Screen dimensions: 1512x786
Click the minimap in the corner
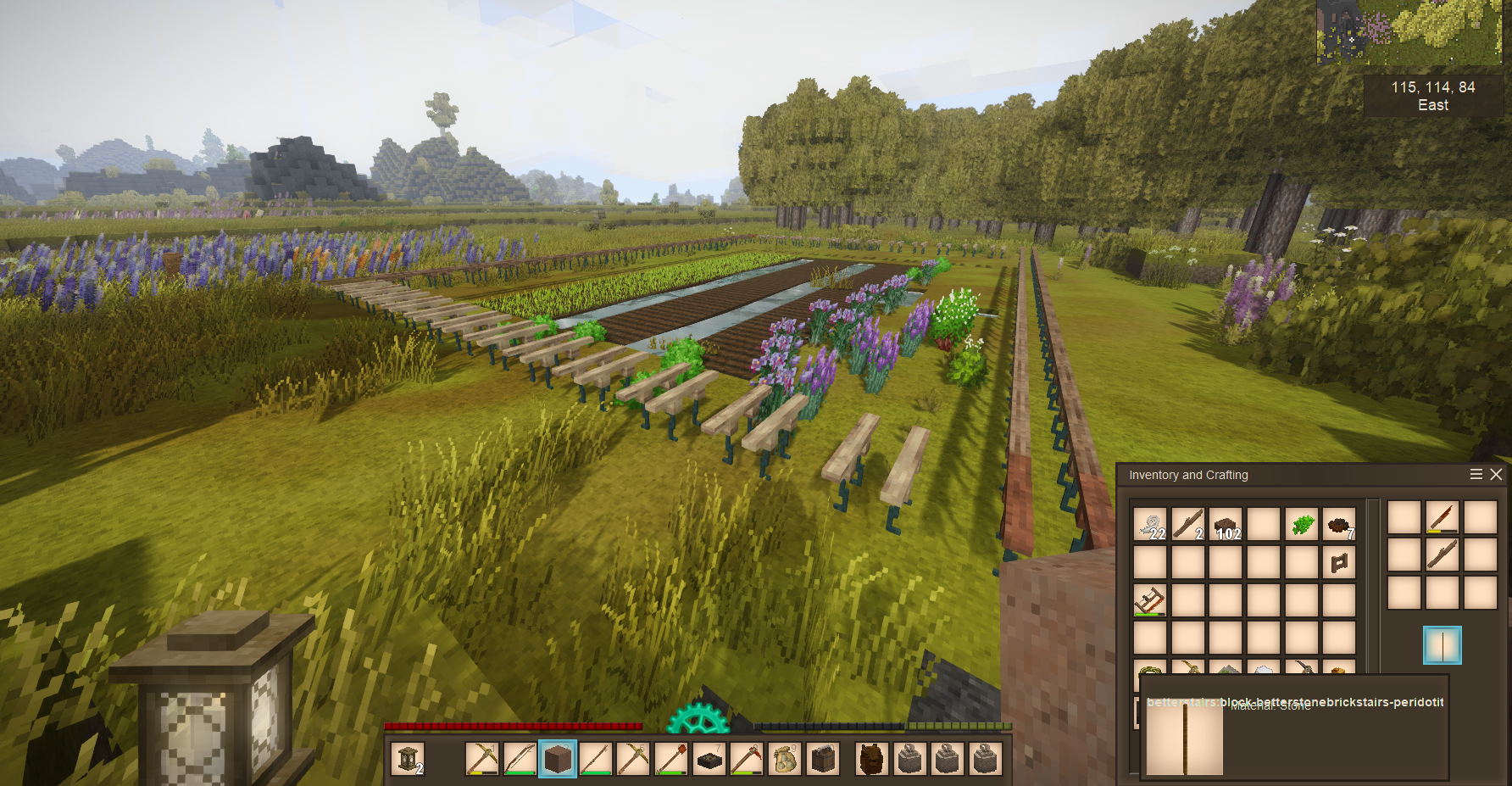1409,33
